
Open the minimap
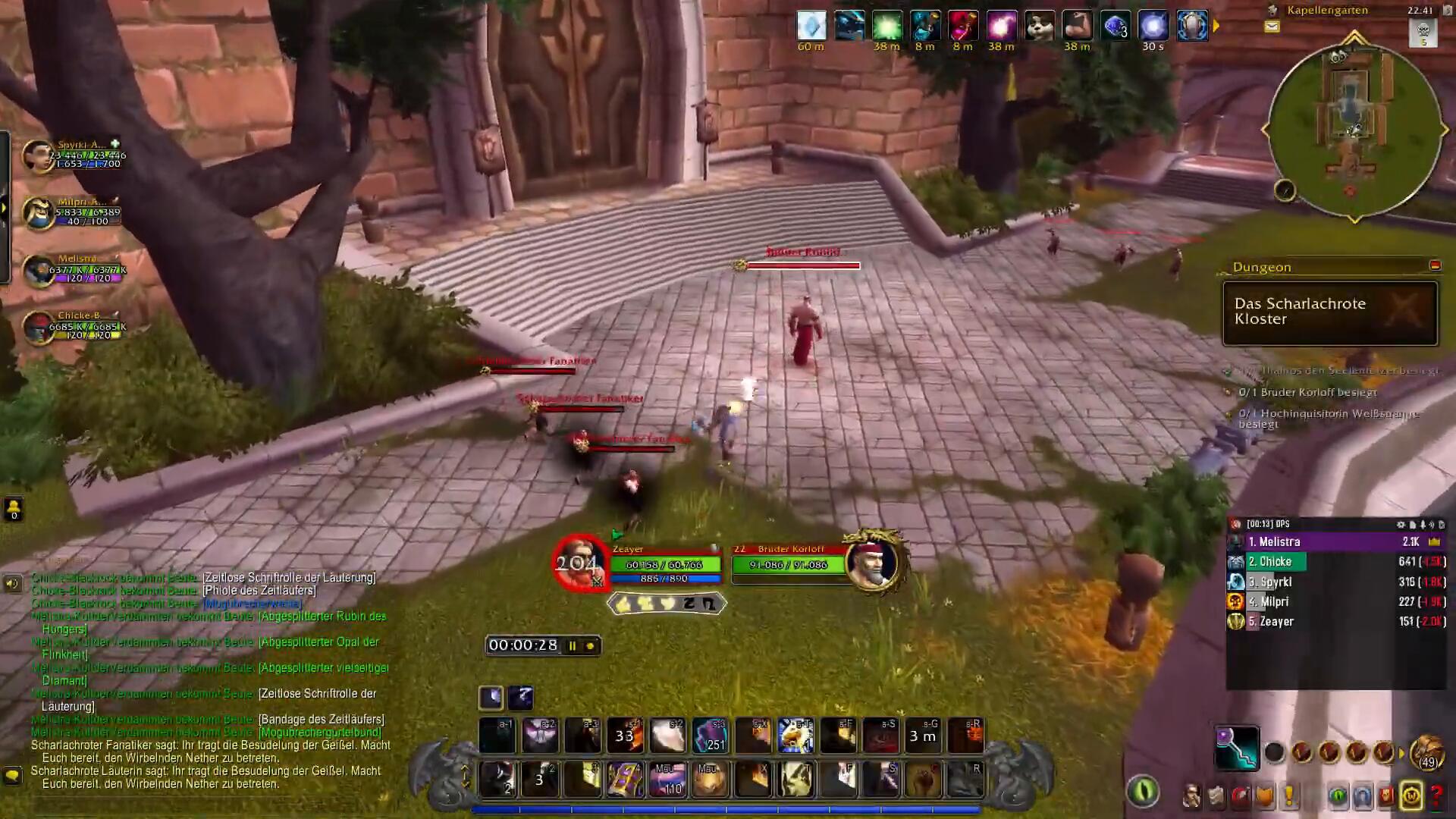1354,129
